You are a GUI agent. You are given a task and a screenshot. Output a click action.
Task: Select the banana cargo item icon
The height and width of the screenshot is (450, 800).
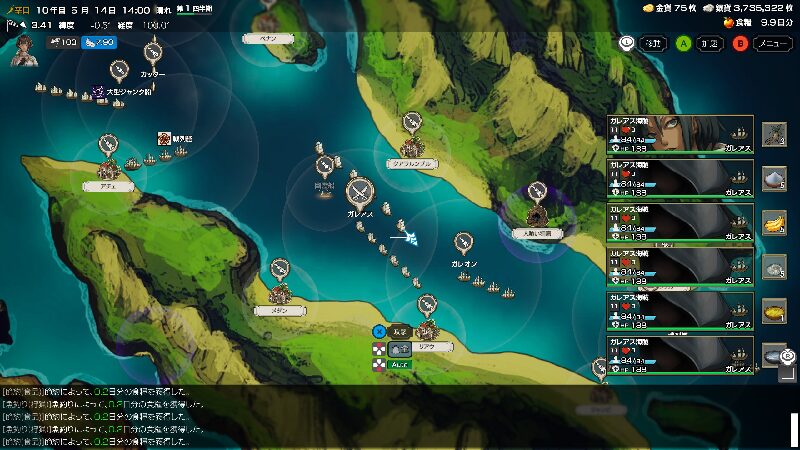tap(774, 222)
